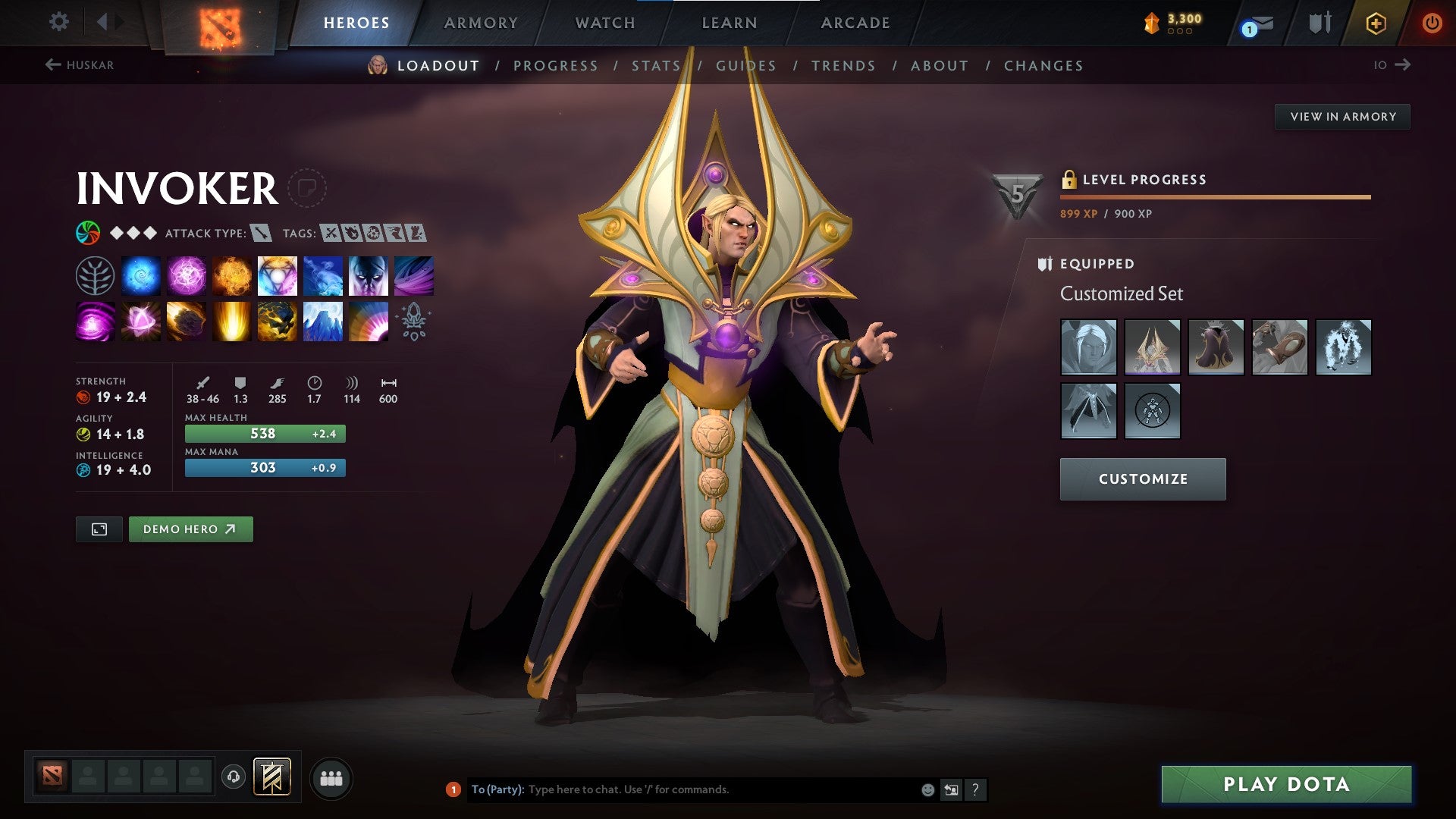View Invoker's innate ability leaf icon
This screenshot has width=1456, height=819.
96,275
